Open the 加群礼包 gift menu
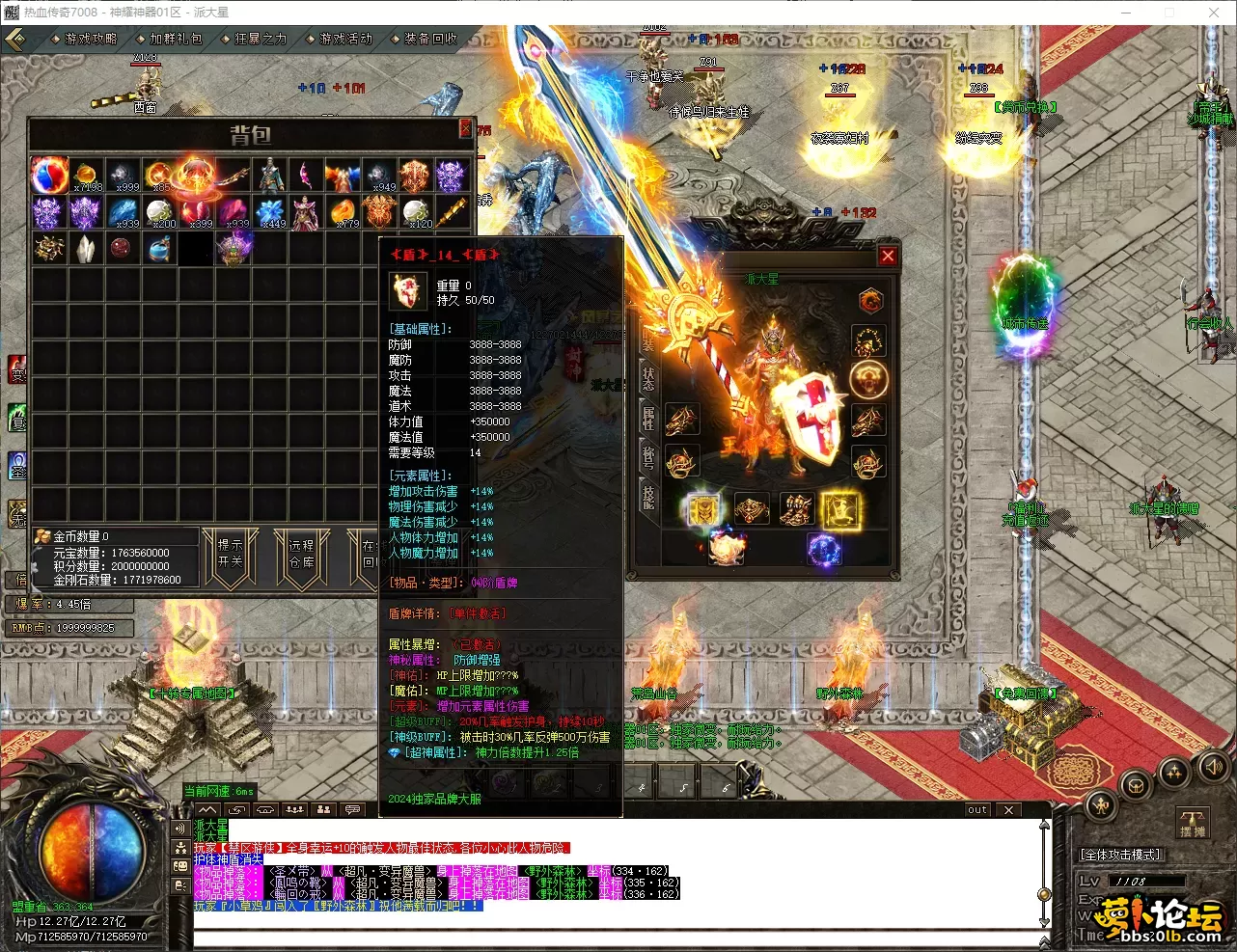 (x=174, y=39)
